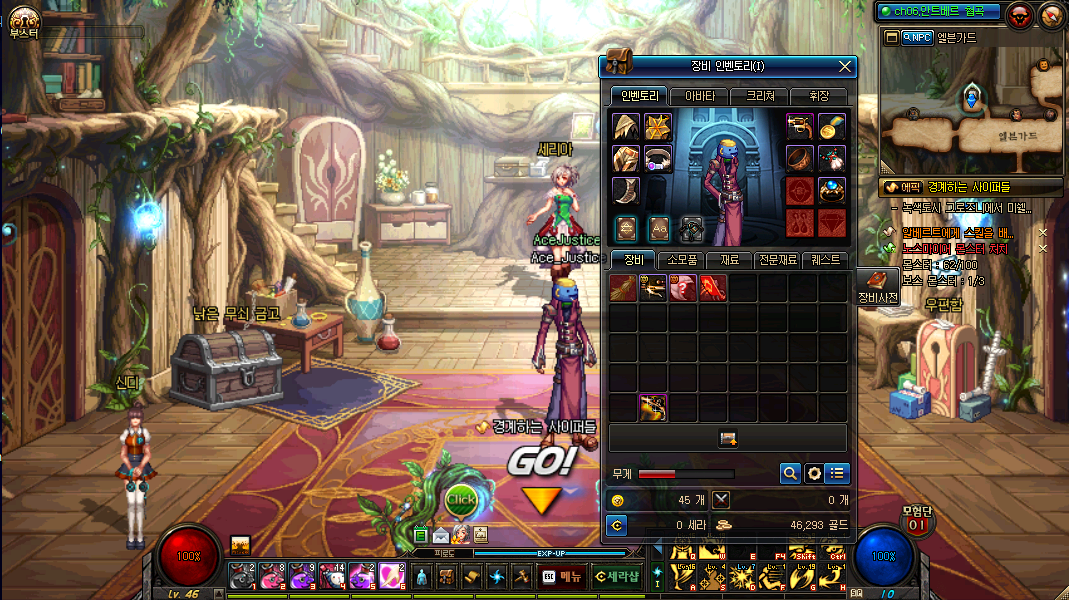This screenshot has width=1069, height=600.
Task: Click the mail envelope icon
Action: point(441,535)
